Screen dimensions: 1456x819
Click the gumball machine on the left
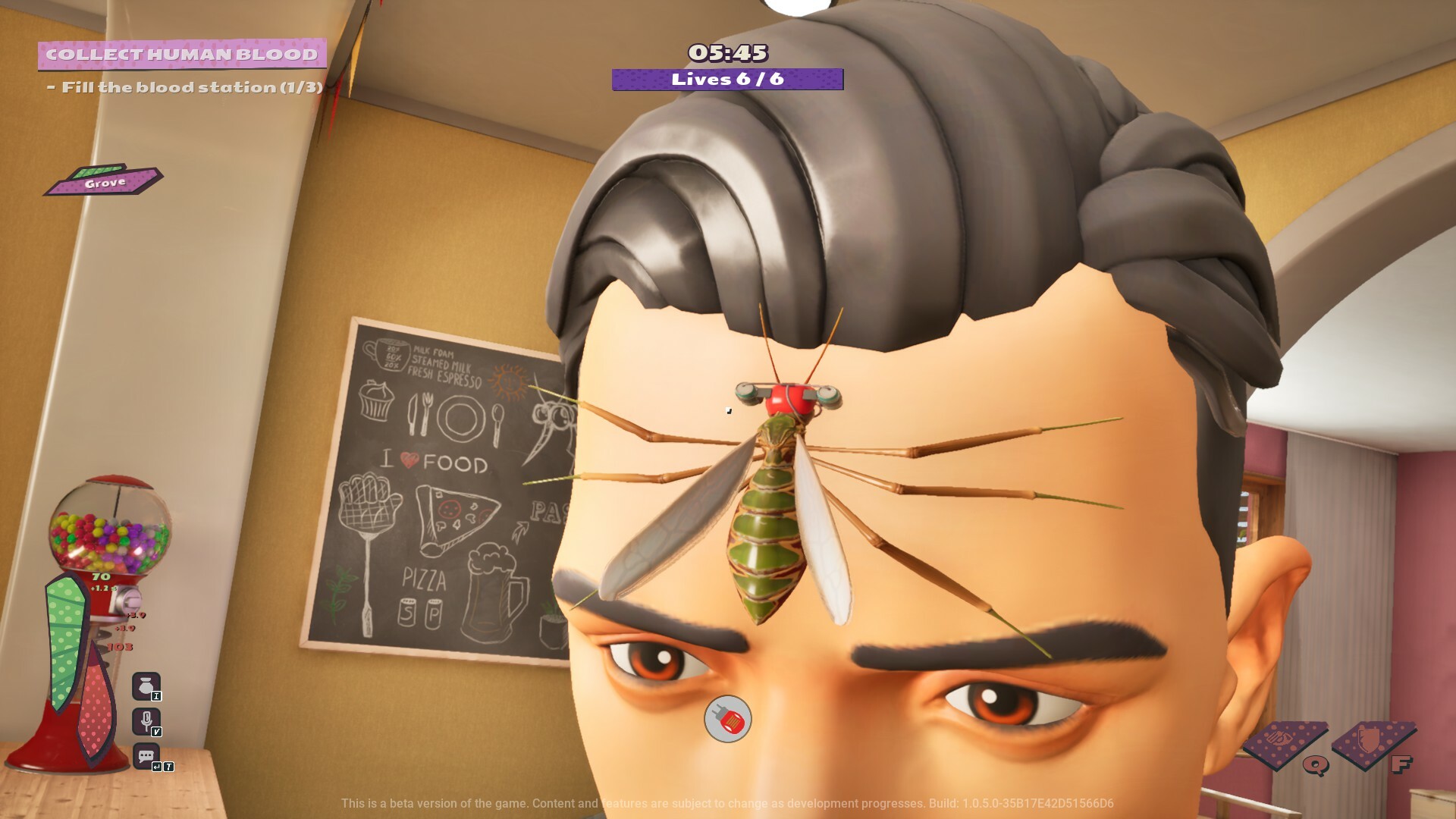click(x=112, y=531)
